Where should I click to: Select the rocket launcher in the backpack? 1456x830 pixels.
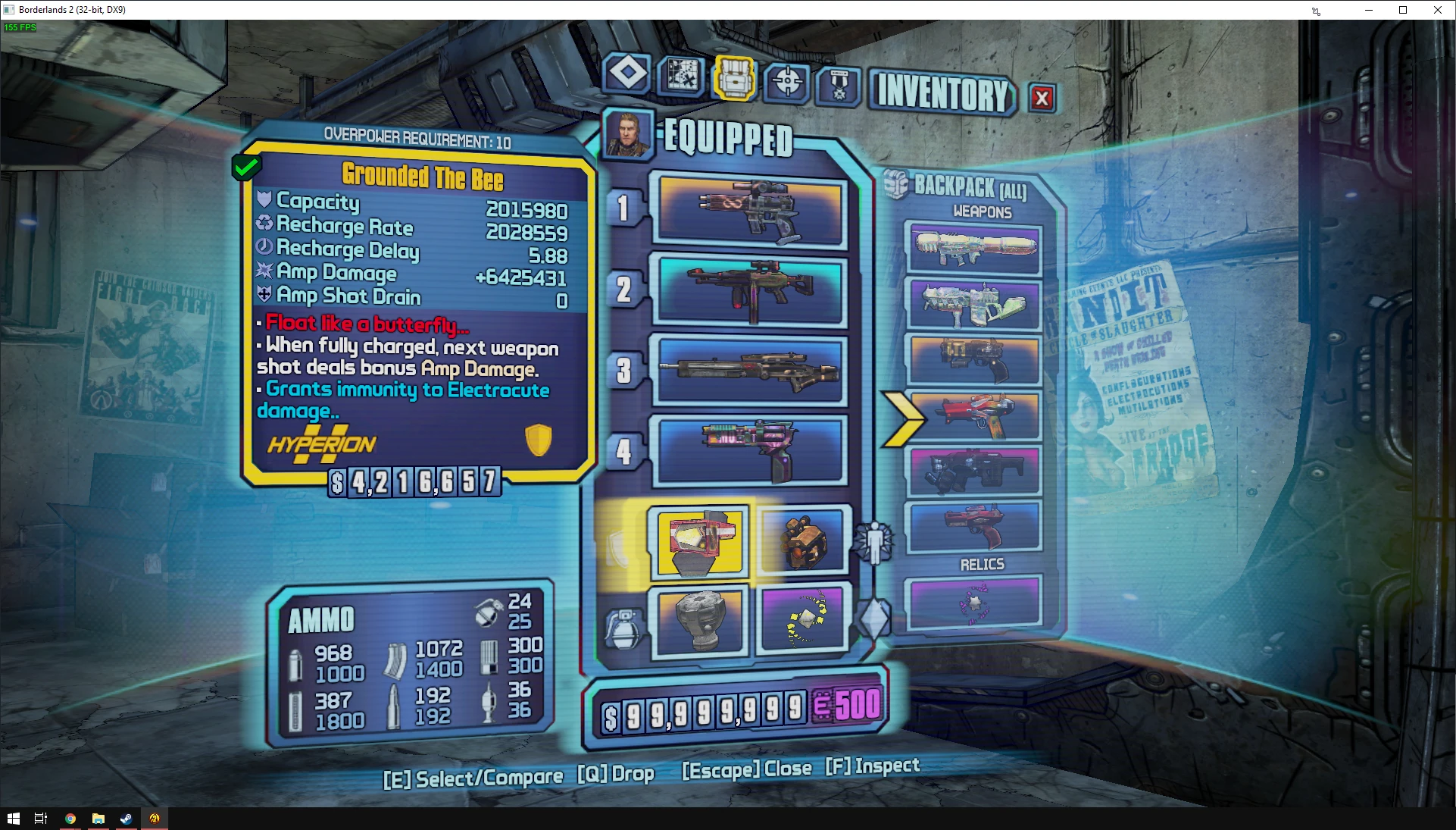[975, 248]
